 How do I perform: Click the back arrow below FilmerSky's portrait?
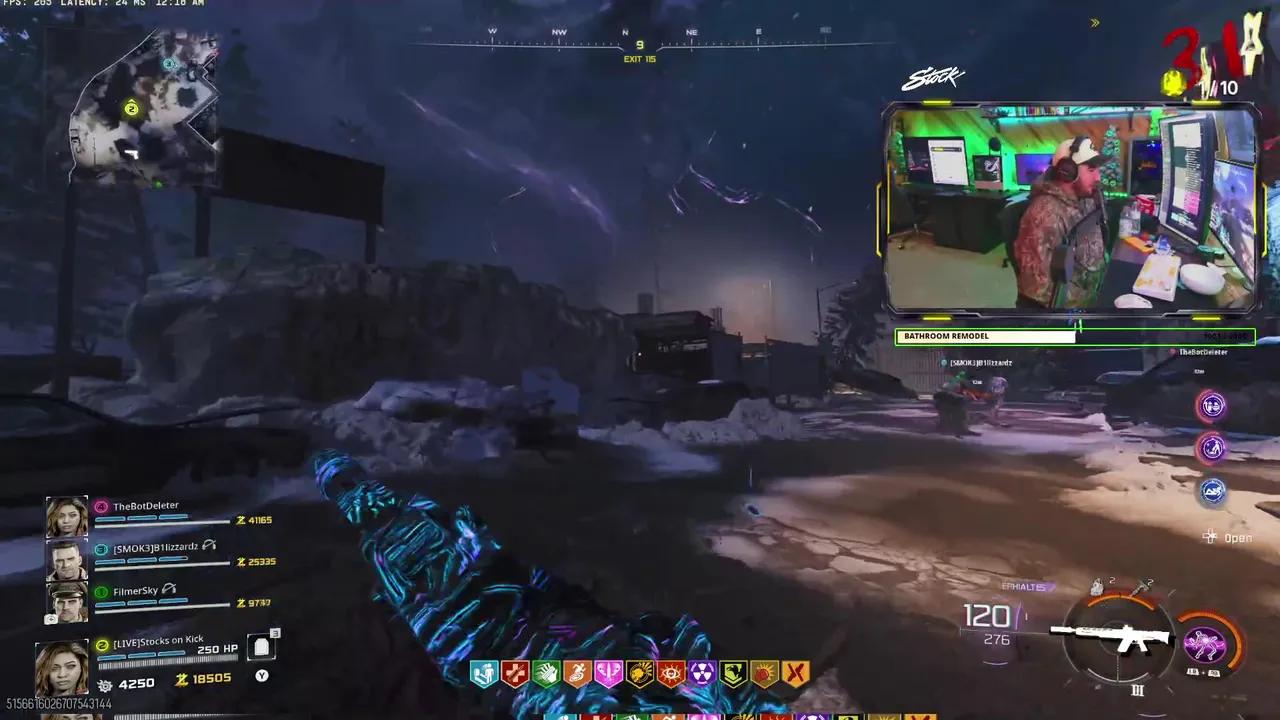(x=51, y=619)
